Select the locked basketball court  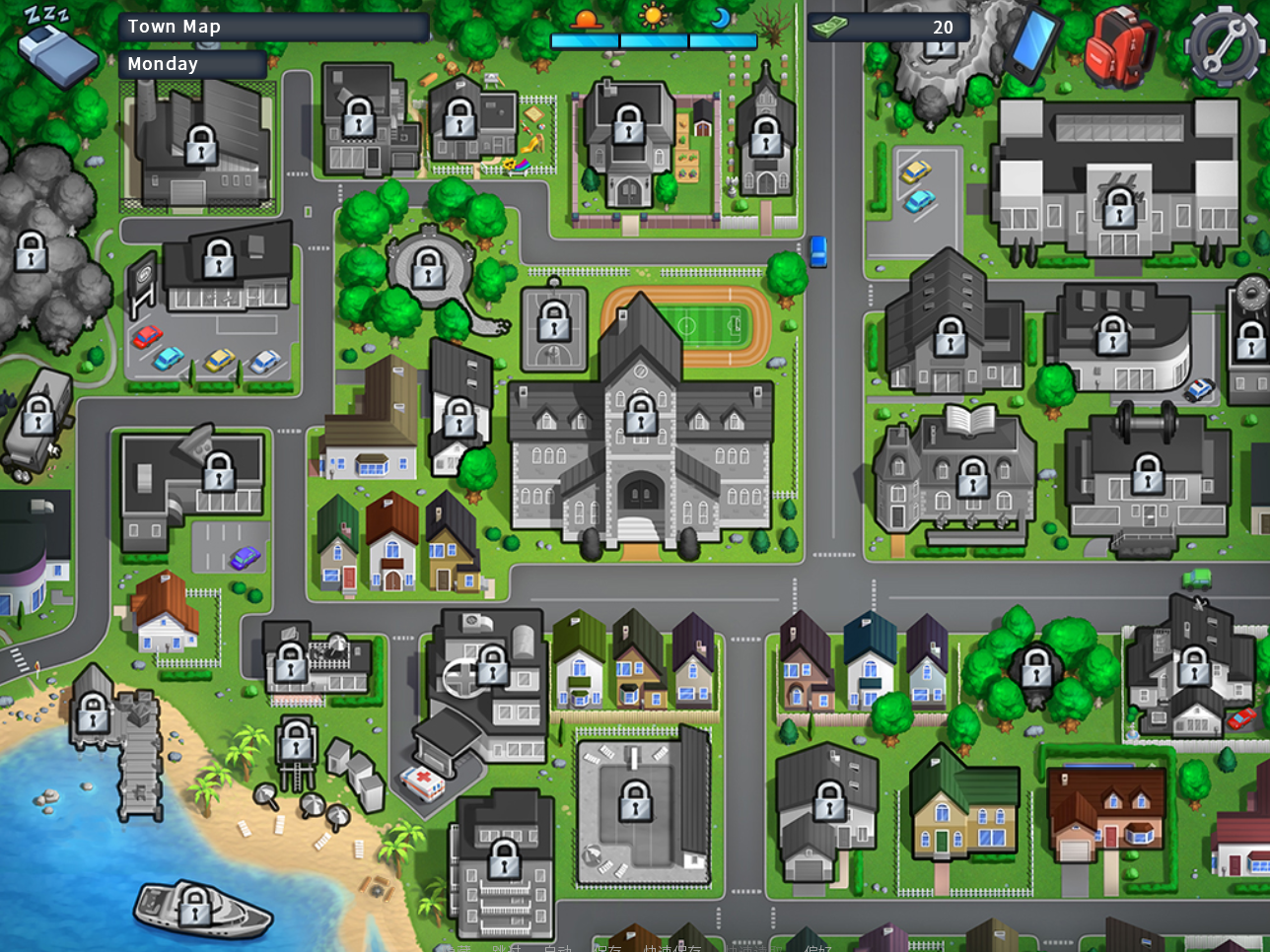554,321
